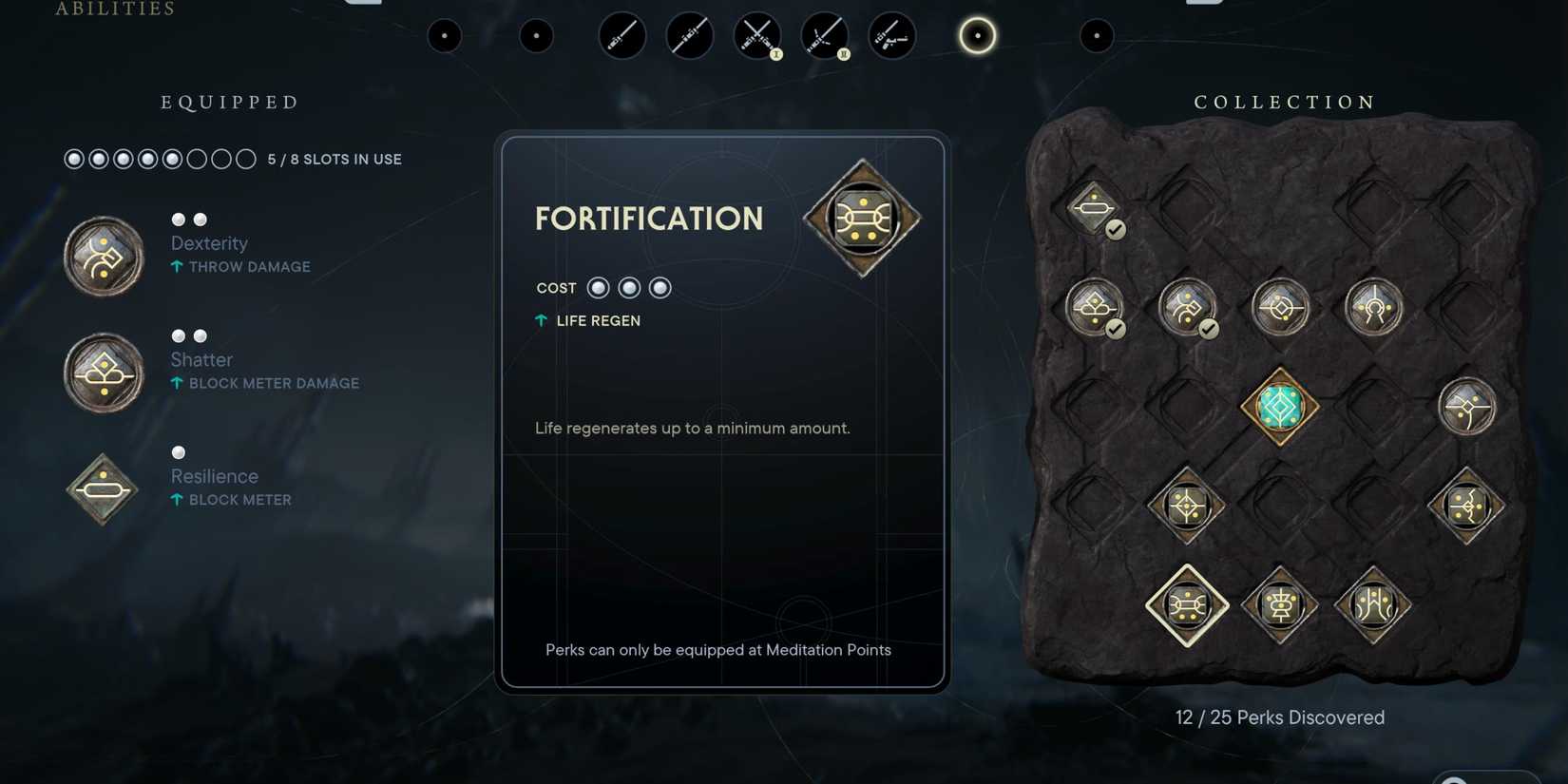The image size is (1568, 784).
Task: Select the crossed-swords ability icon marked II
Action: [x=825, y=36]
